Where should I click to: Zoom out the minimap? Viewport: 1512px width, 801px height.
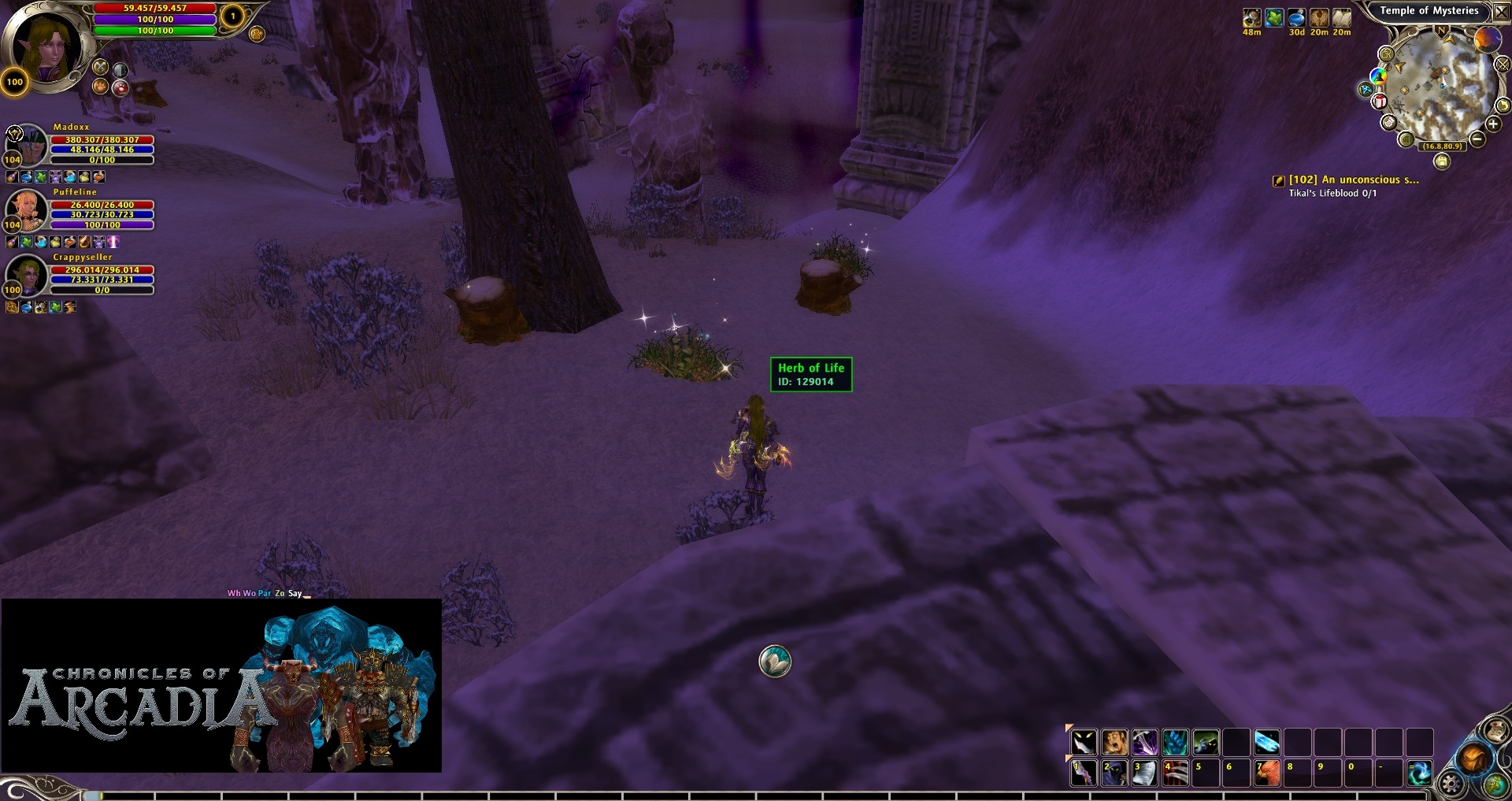(x=1477, y=139)
